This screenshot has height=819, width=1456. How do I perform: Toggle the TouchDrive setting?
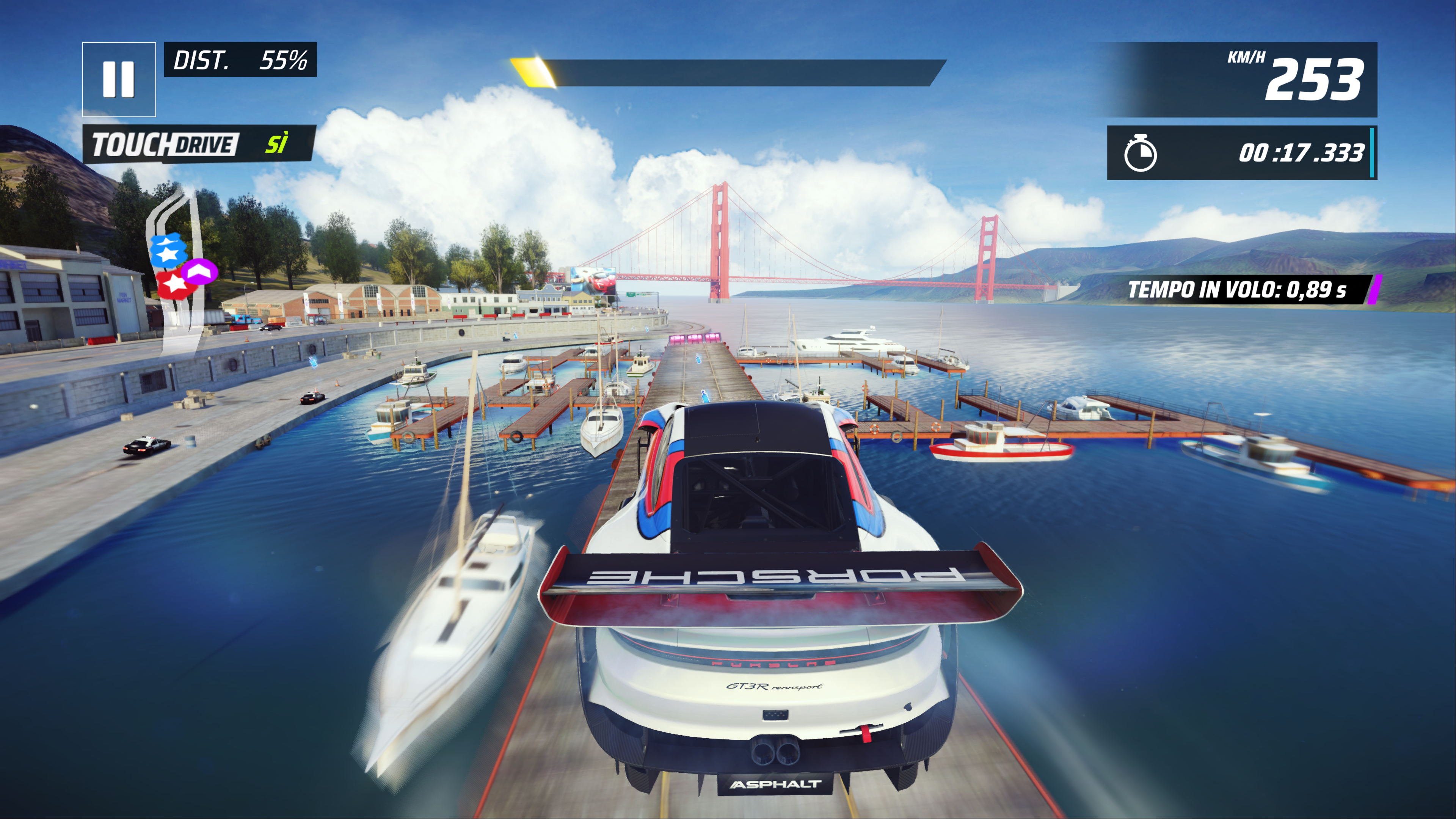(x=198, y=144)
